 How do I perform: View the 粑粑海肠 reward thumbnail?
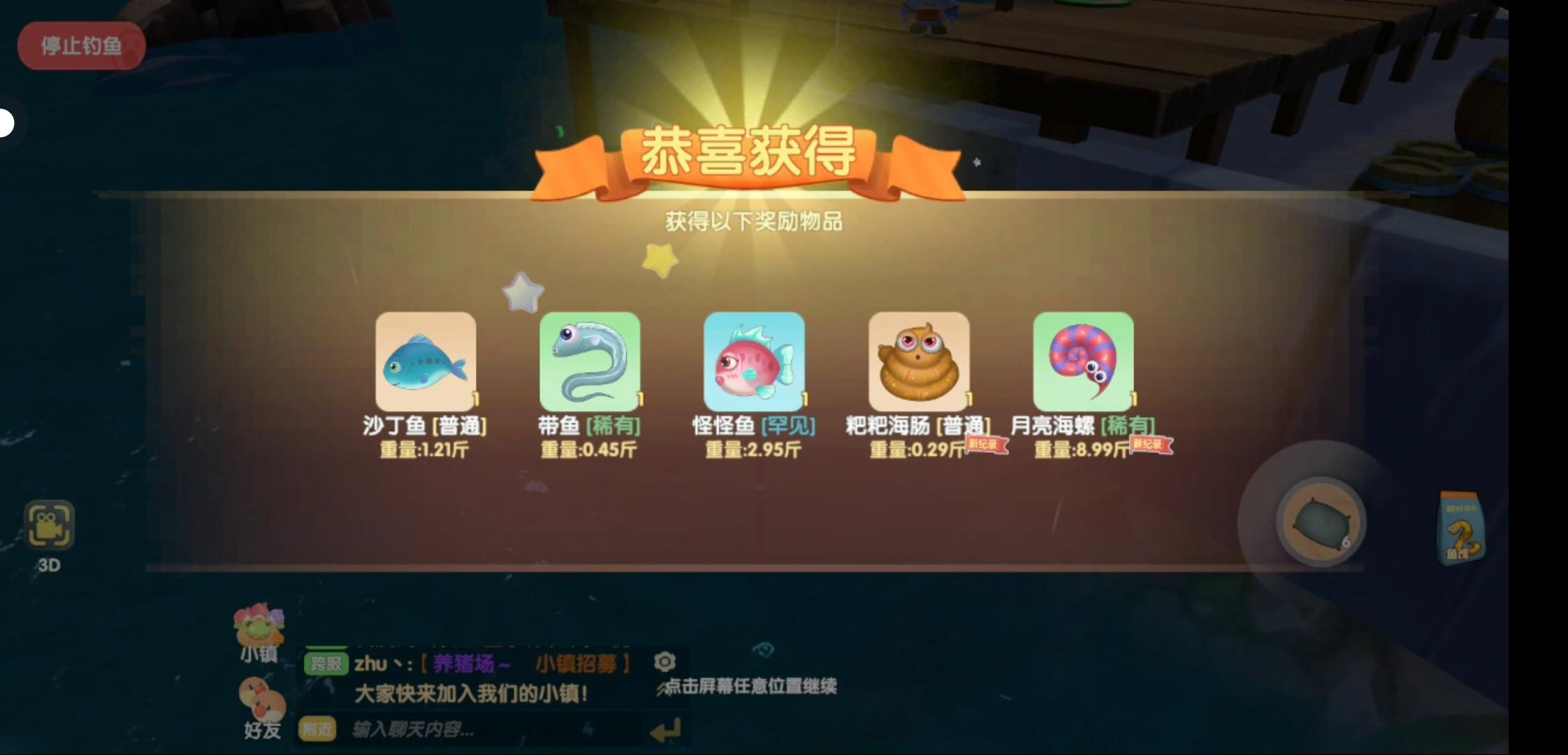coord(920,362)
